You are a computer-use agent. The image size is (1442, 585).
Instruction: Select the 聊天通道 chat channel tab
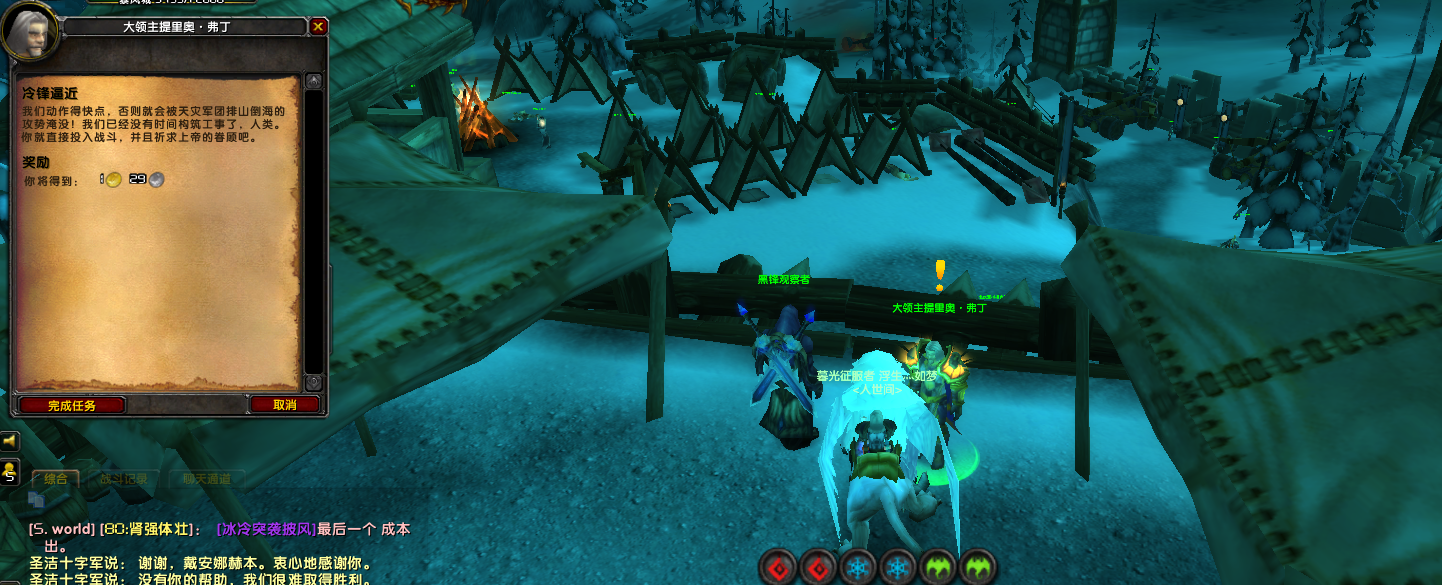click(x=206, y=479)
